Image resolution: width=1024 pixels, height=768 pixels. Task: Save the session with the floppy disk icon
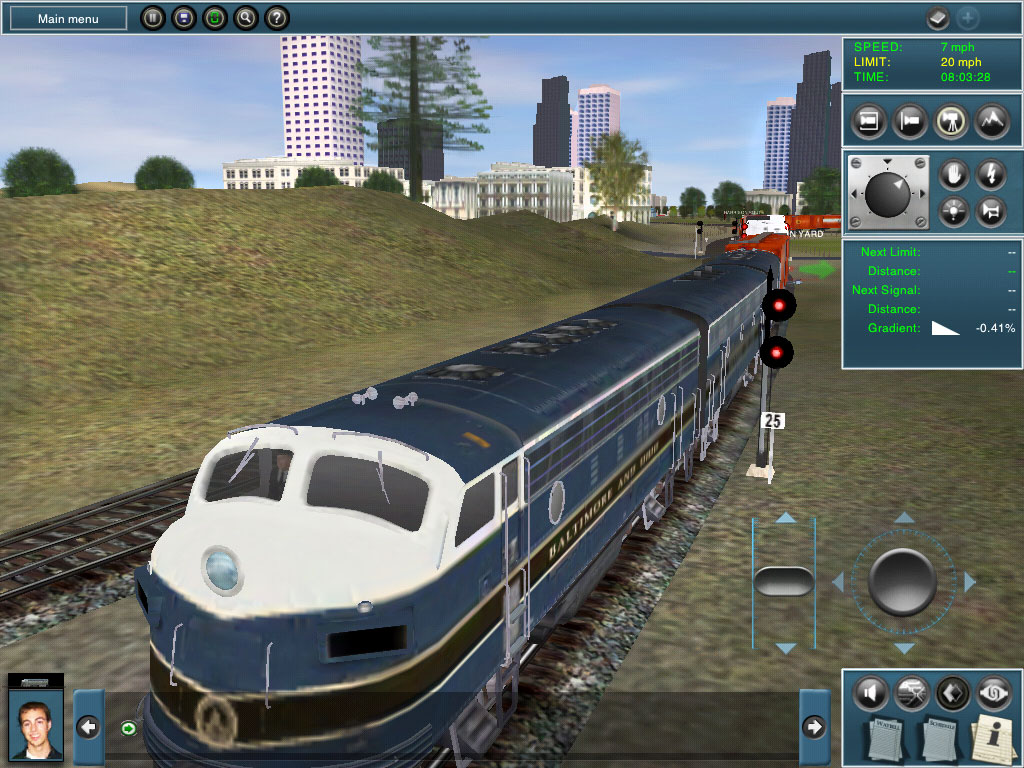point(182,18)
